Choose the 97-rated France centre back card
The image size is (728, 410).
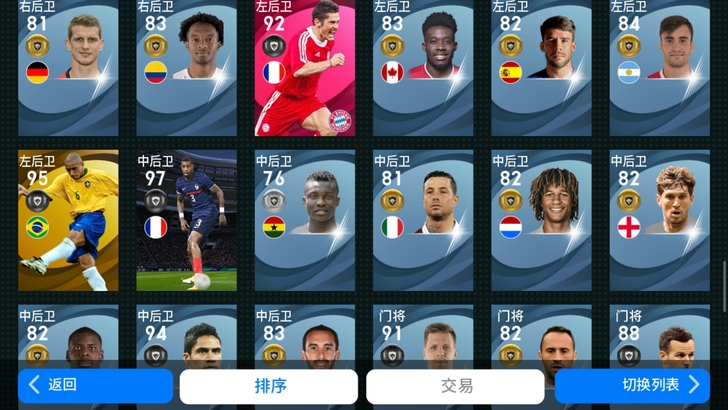click(186, 220)
